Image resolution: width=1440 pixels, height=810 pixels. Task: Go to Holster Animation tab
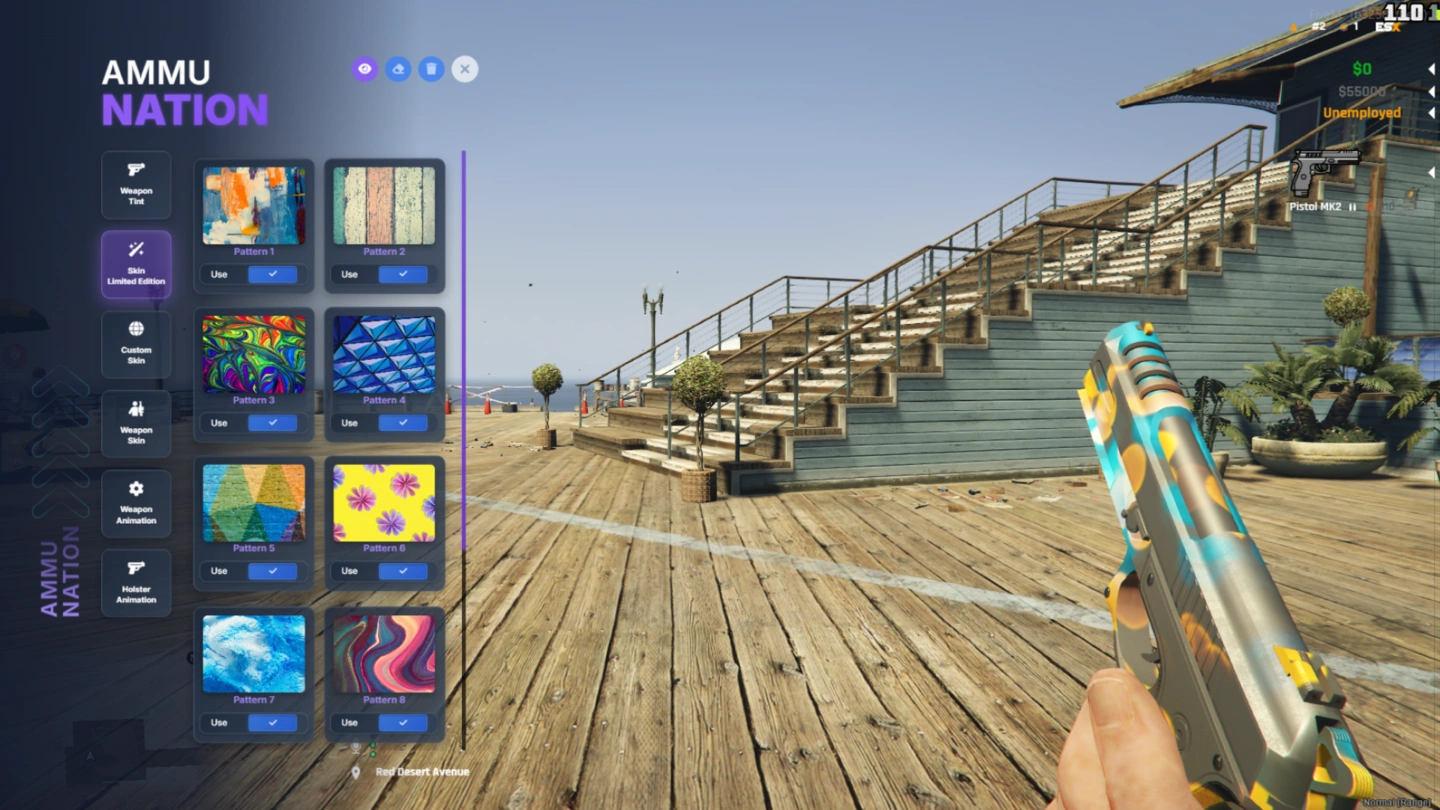pos(136,583)
